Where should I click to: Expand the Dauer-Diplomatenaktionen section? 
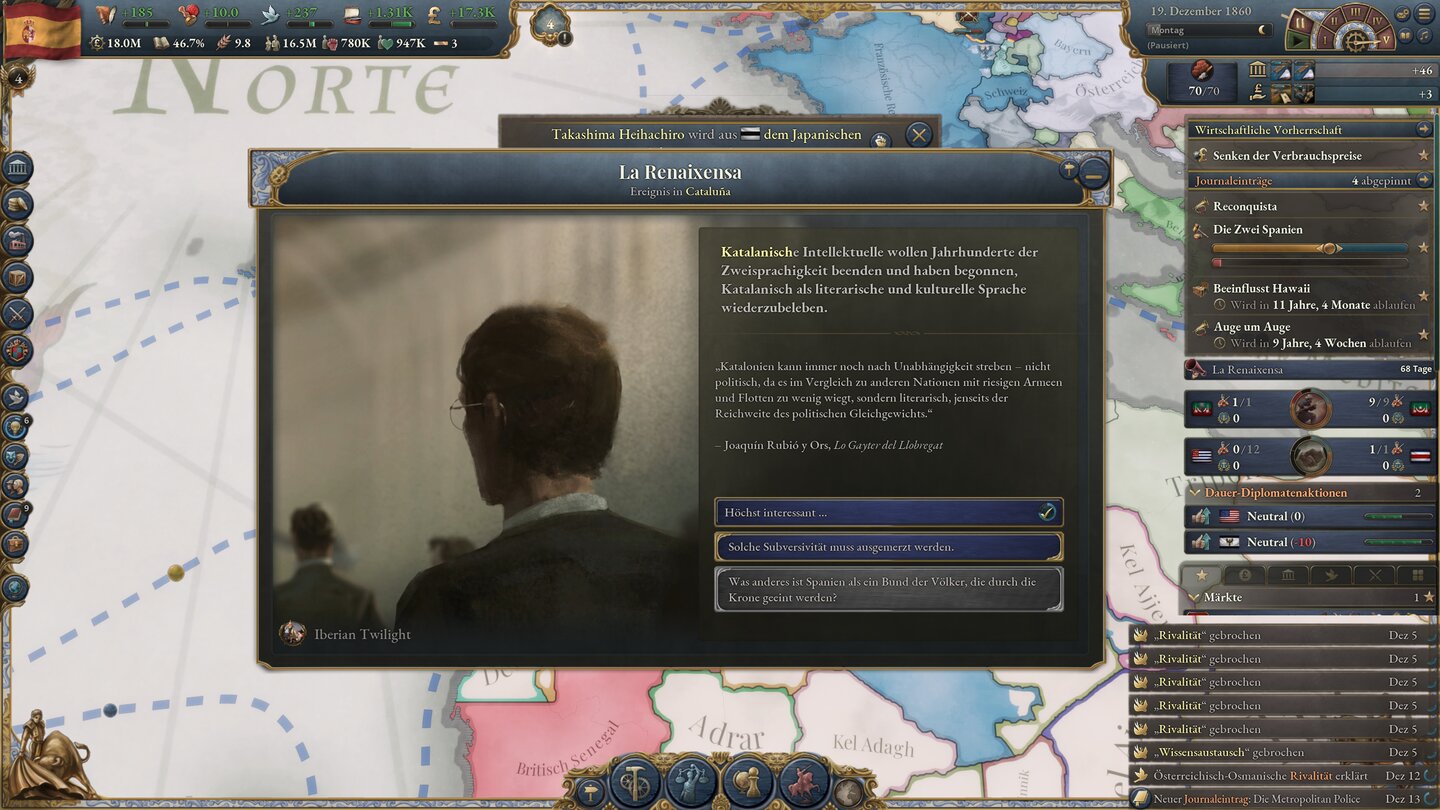(1194, 492)
